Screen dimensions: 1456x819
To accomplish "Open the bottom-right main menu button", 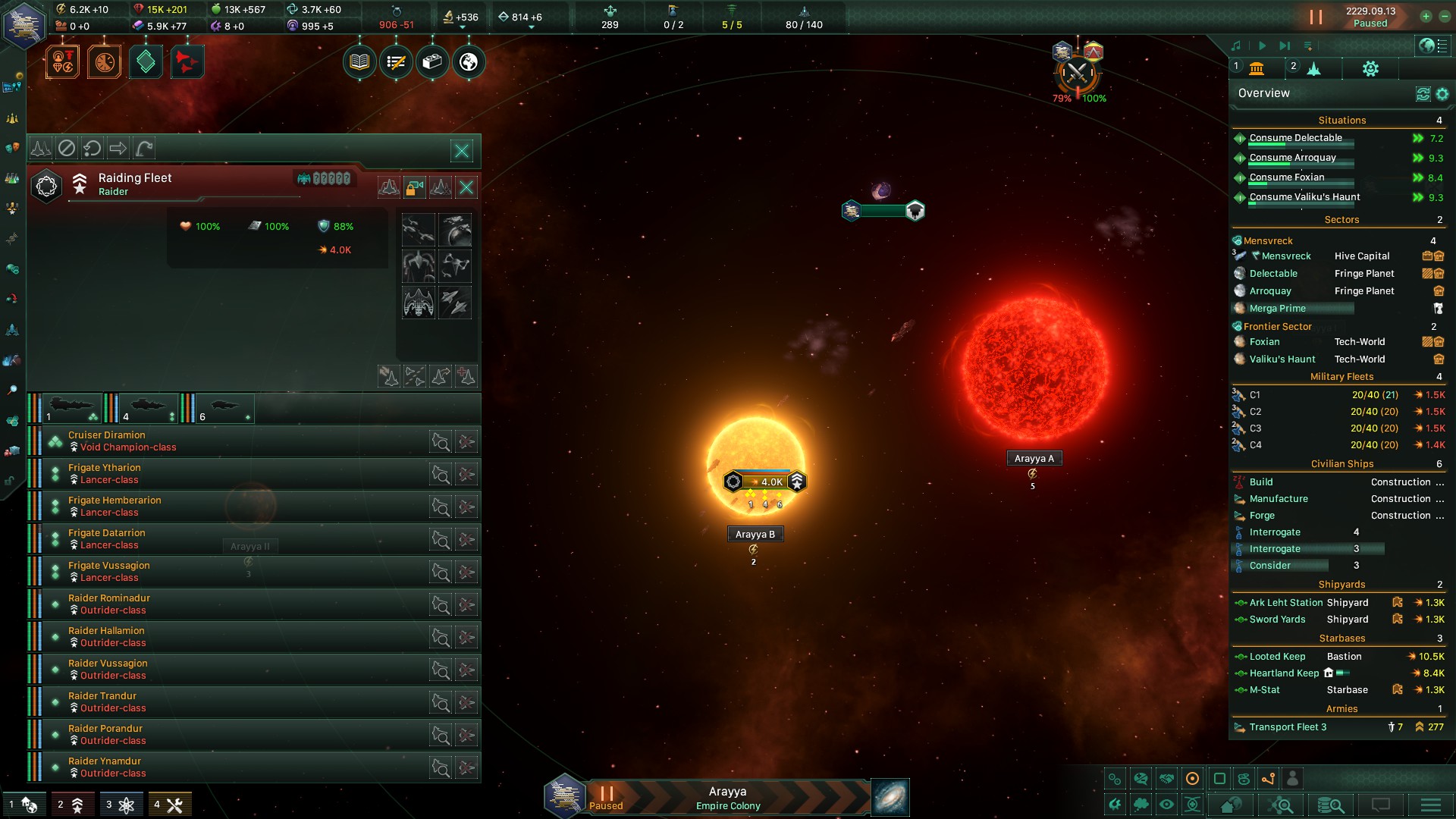I will (1430, 805).
